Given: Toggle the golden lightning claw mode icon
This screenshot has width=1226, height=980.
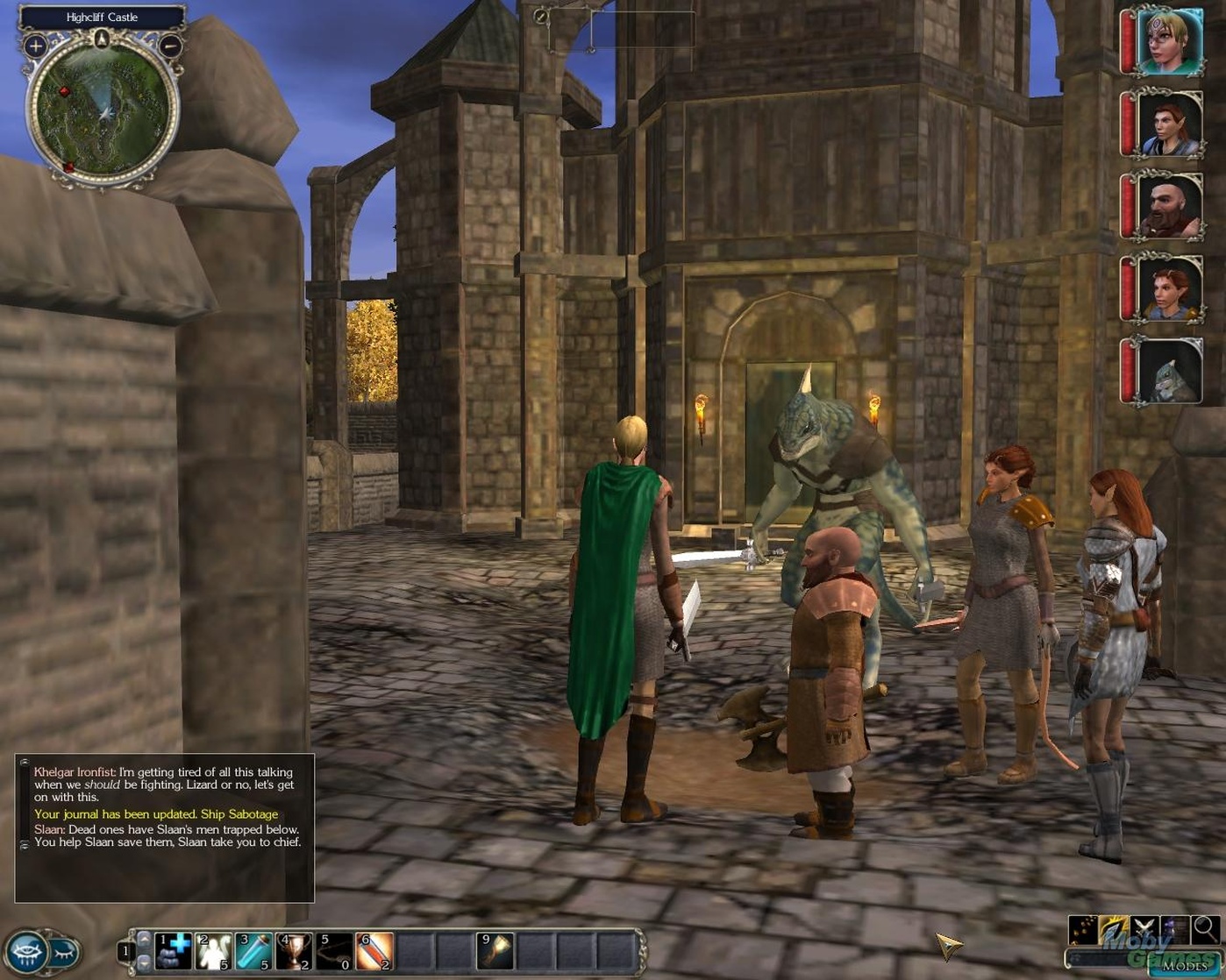Looking at the screenshot, I should point(1113,929).
